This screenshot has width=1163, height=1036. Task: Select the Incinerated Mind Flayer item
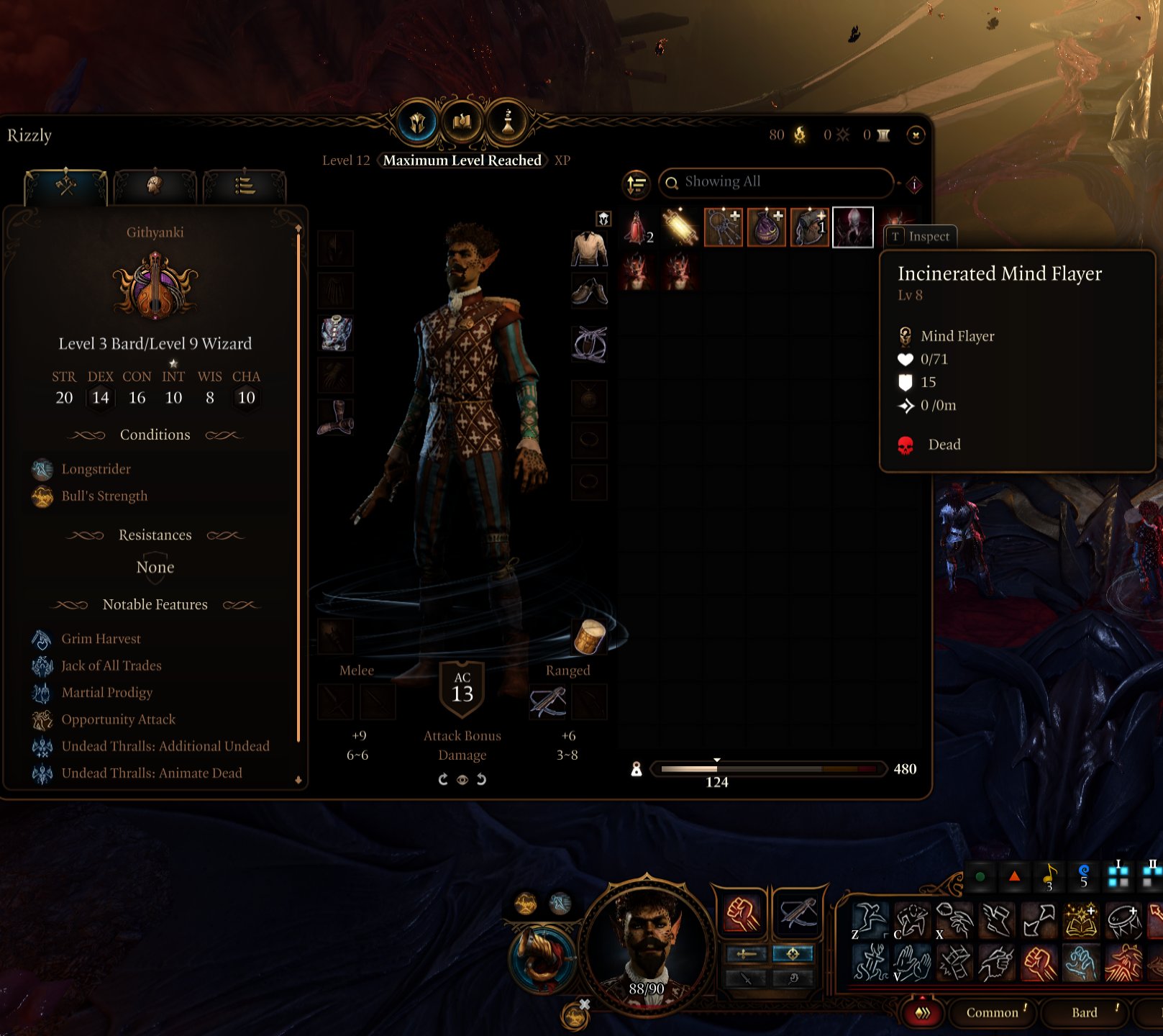point(852,227)
